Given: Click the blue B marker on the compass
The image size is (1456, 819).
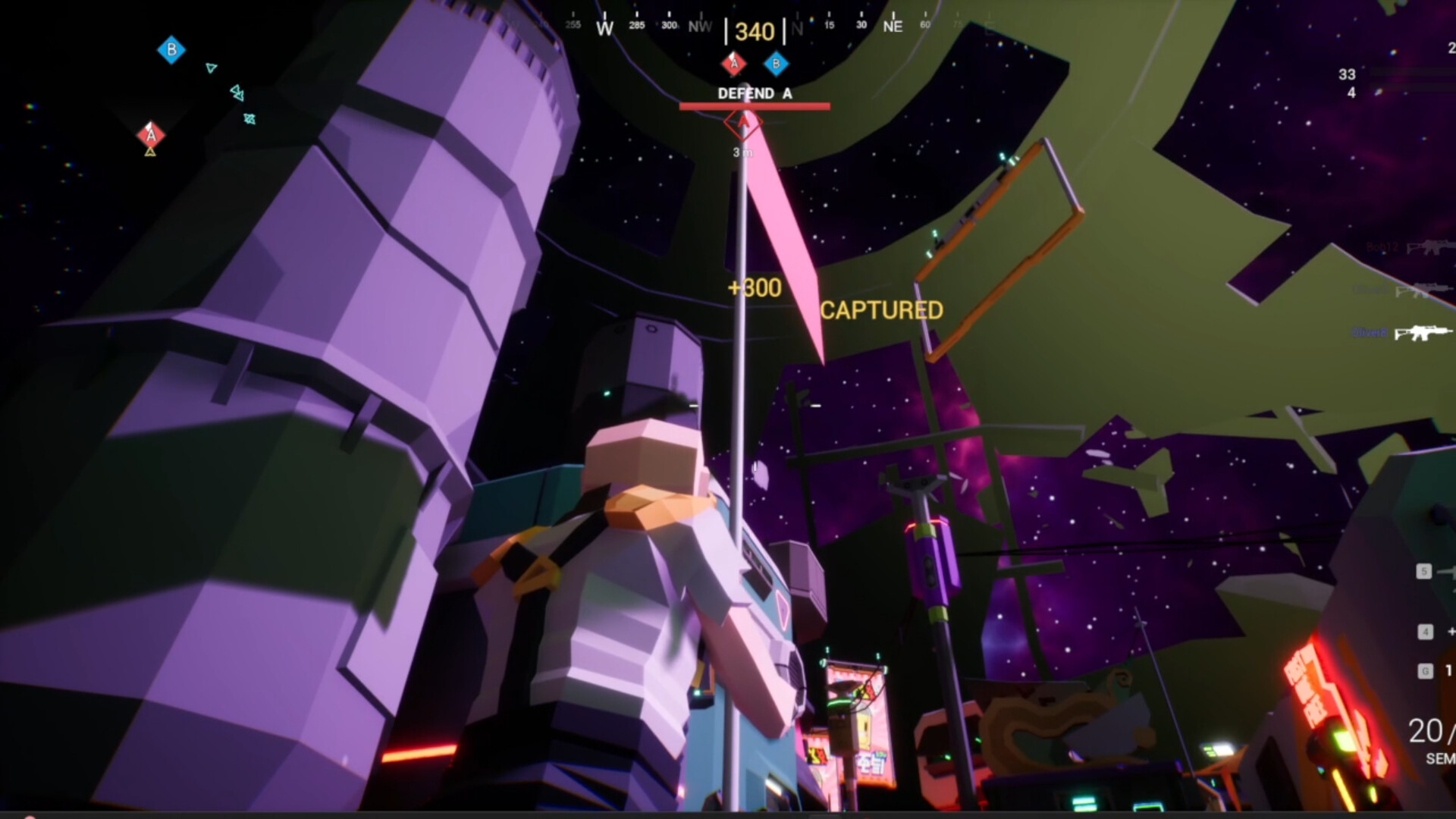Looking at the screenshot, I should tap(775, 64).
